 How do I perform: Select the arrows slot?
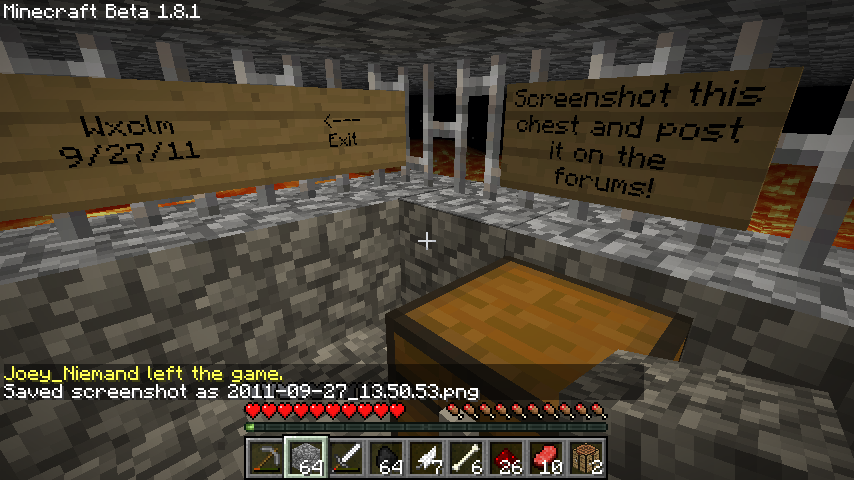coord(426,458)
